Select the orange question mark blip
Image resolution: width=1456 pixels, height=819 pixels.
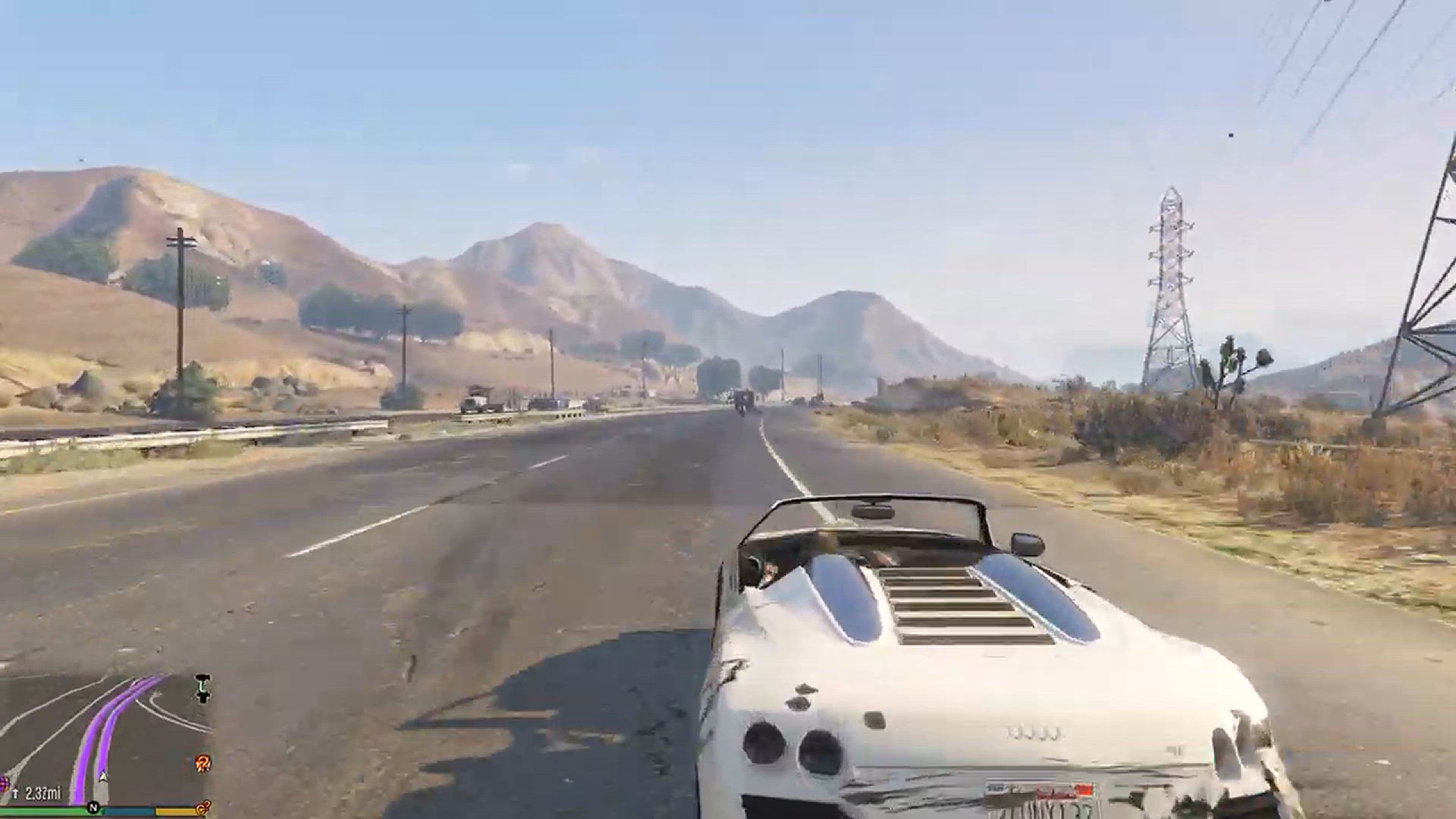pyautogui.click(x=202, y=763)
